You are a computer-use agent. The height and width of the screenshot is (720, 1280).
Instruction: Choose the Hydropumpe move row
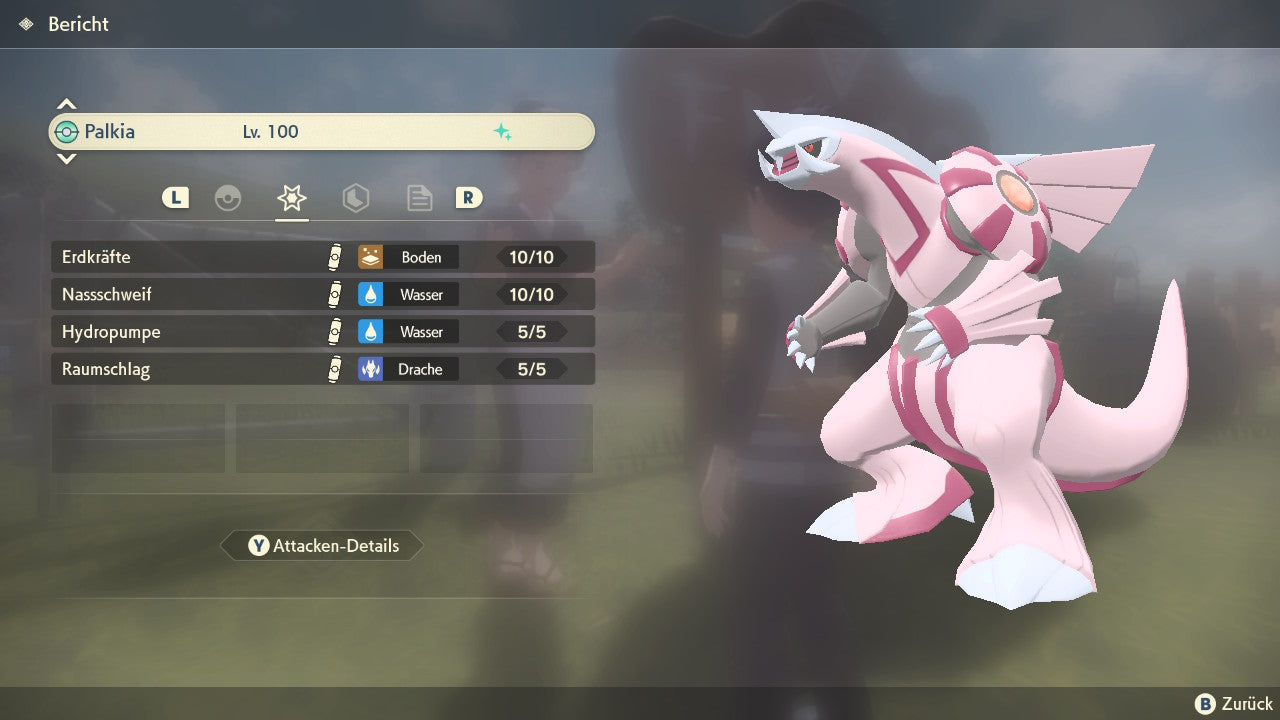point(322,332)
